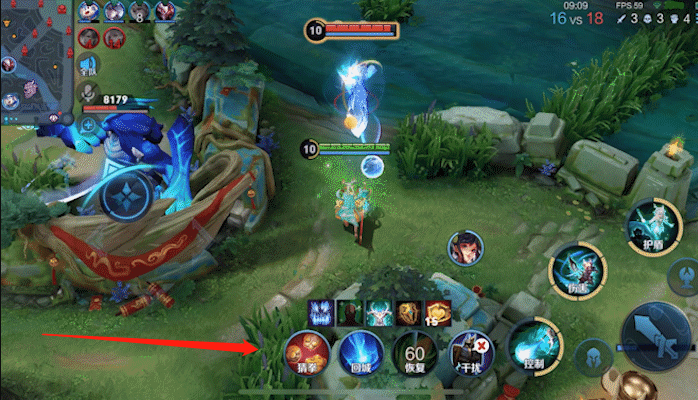Tap the helmet hero-target attack button
Viewport: 698px width, 400px height.
592,357
